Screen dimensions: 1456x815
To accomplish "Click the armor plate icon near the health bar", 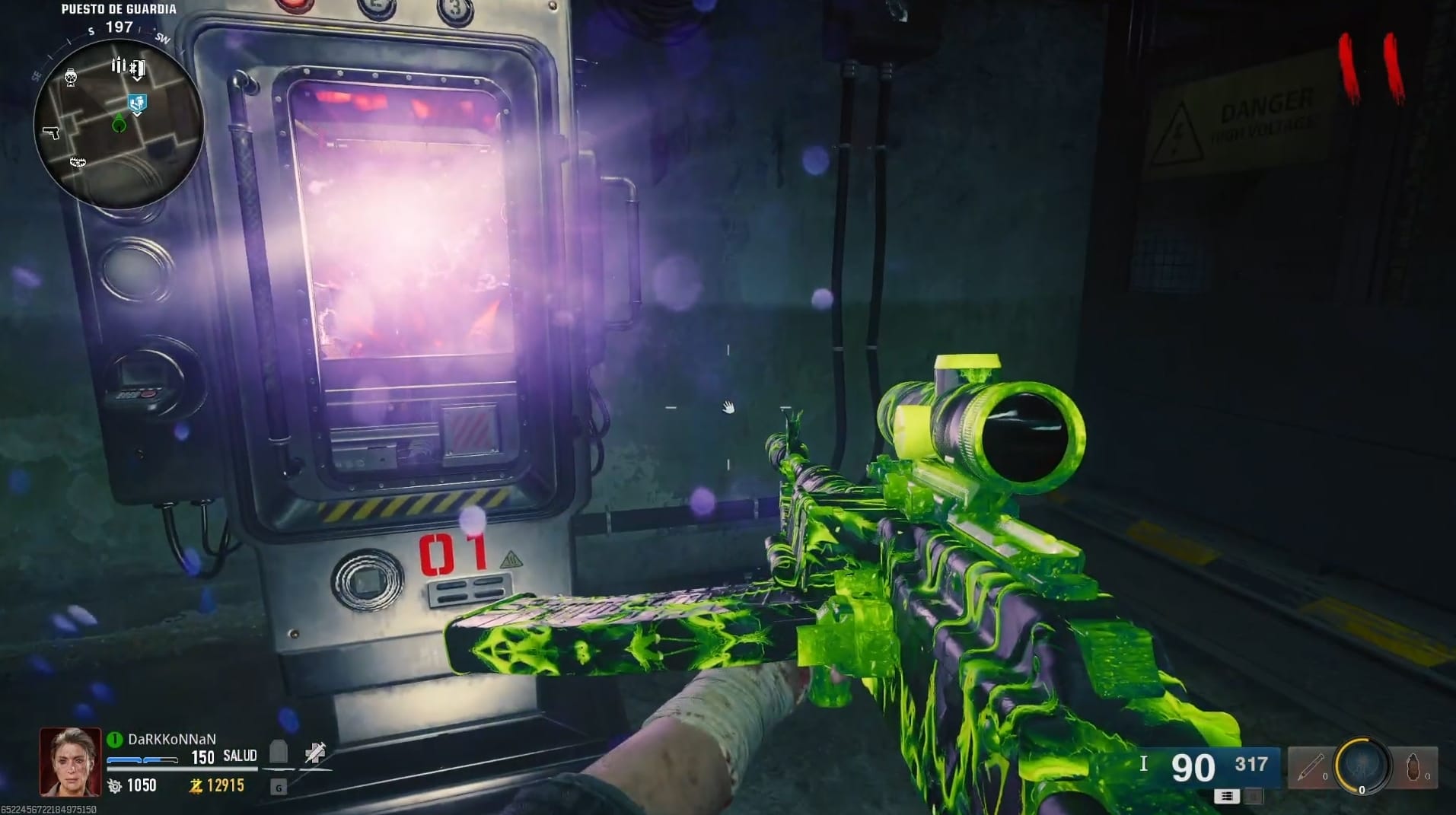I will pos(278,752).
